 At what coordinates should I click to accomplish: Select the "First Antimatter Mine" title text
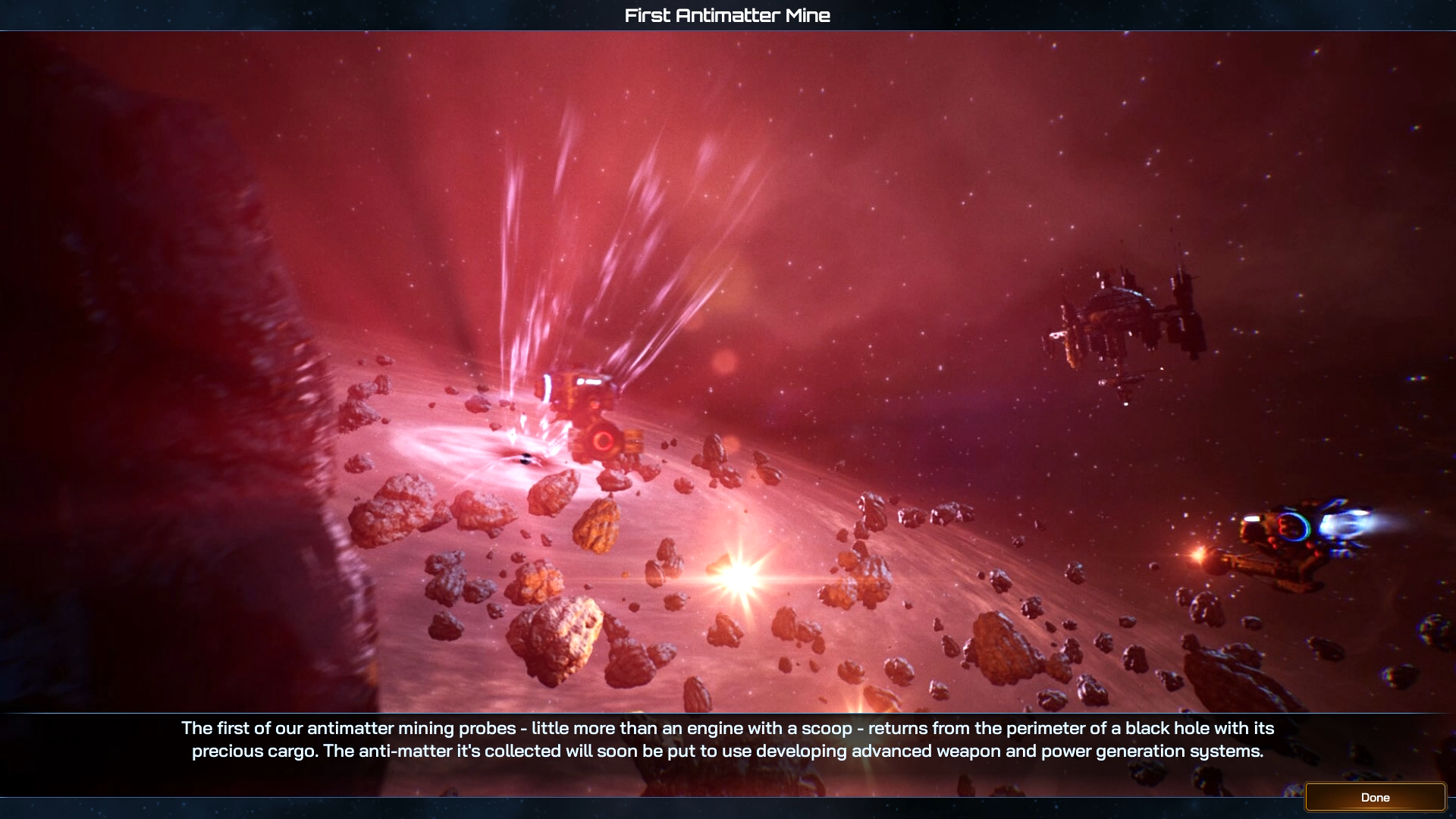(726, 14)
